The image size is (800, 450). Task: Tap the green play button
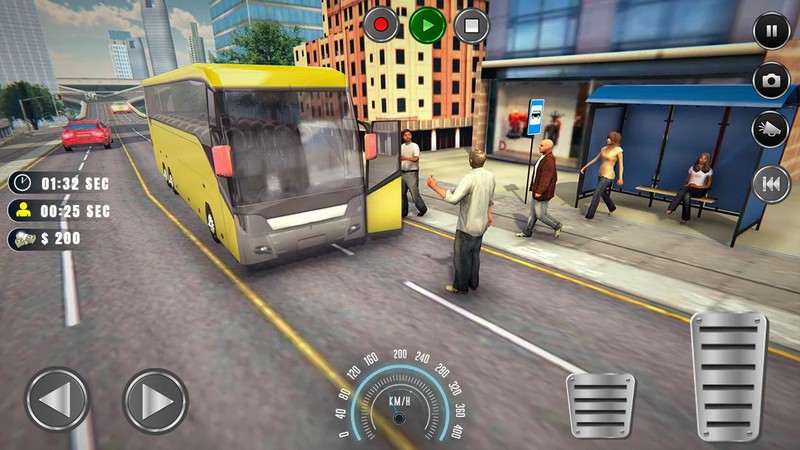[427, 25]
